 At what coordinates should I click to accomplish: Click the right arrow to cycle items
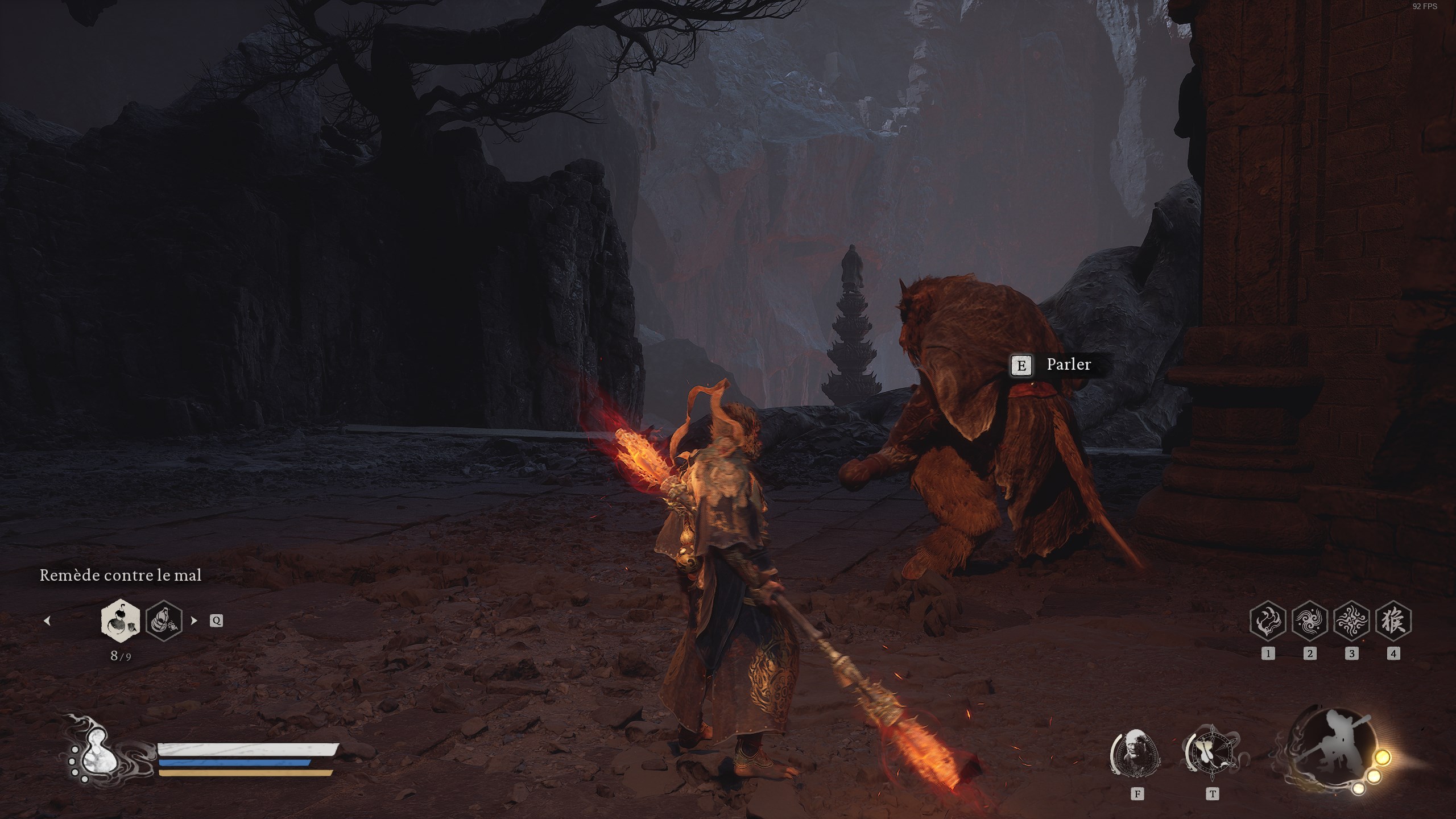(x=195, y=622)
